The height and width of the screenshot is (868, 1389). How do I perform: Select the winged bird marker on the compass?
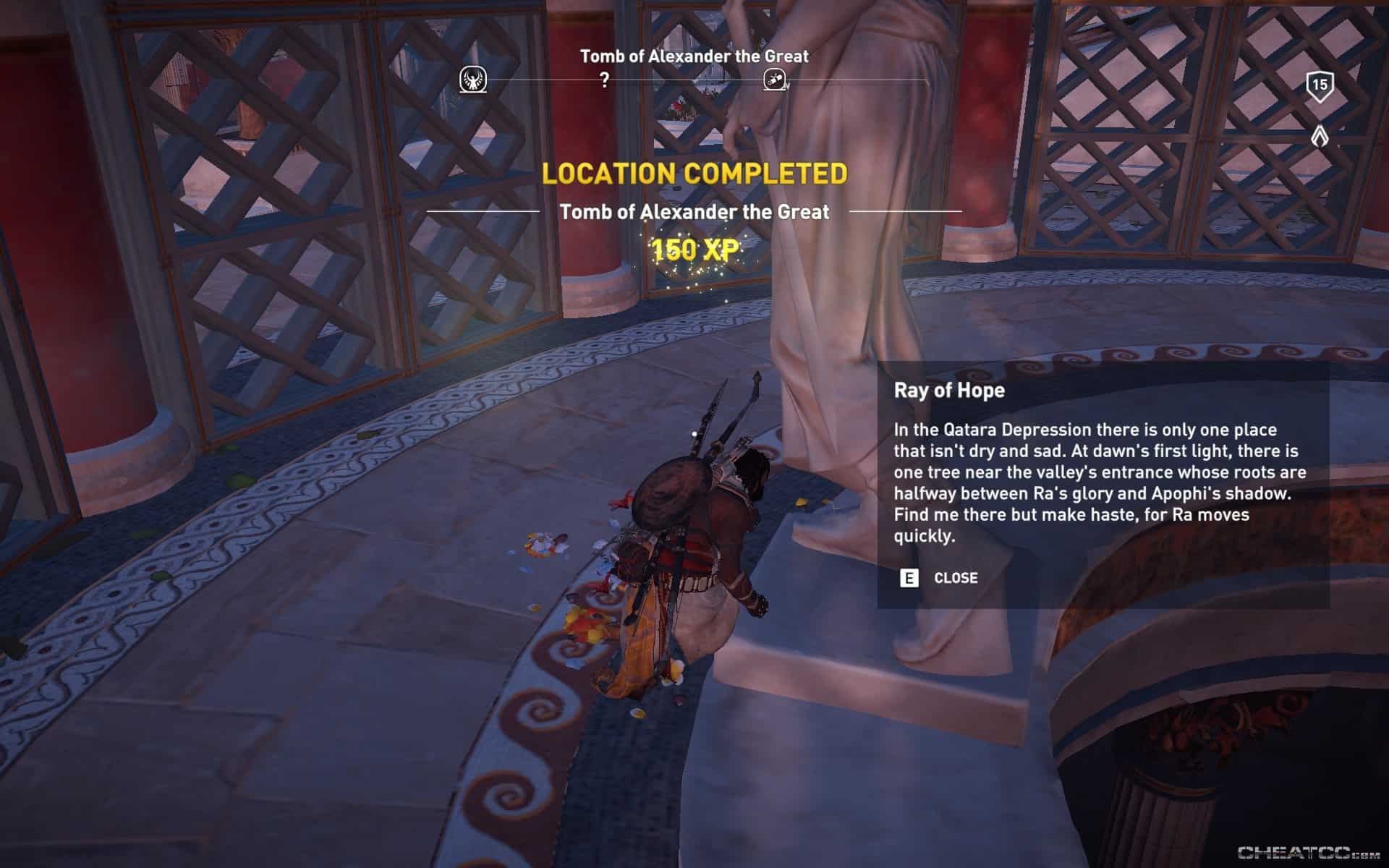tap(473, 80)
